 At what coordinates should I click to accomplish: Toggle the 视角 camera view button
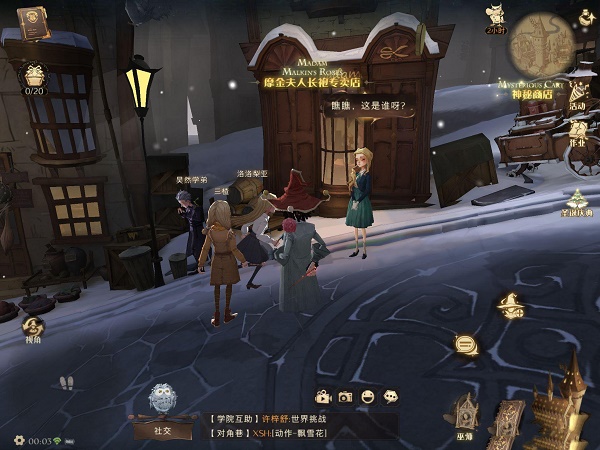(33, 328)
